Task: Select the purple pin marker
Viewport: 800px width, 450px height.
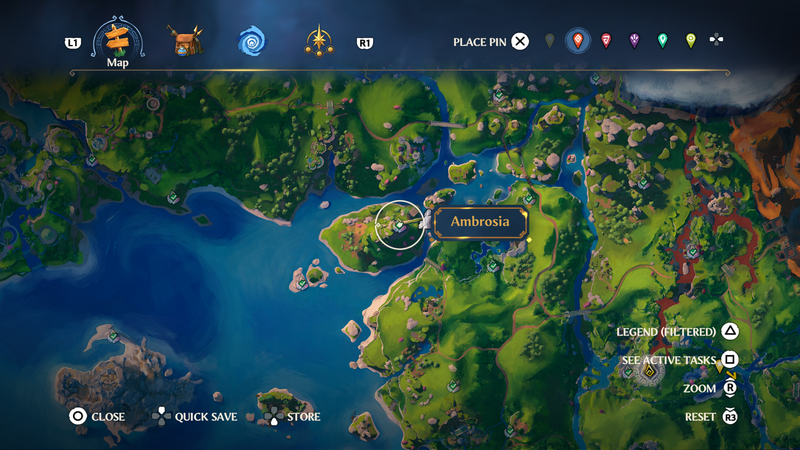Action: (x=634, y=41)
